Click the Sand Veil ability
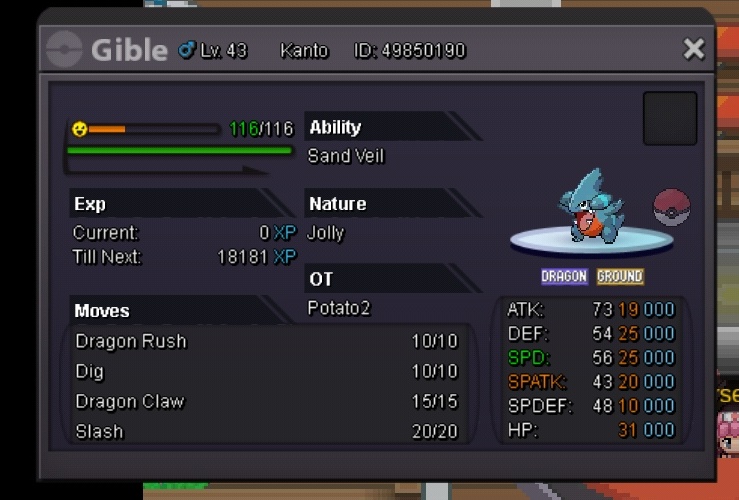Screen dimensions: 739x500 click(x=346, y=156)
